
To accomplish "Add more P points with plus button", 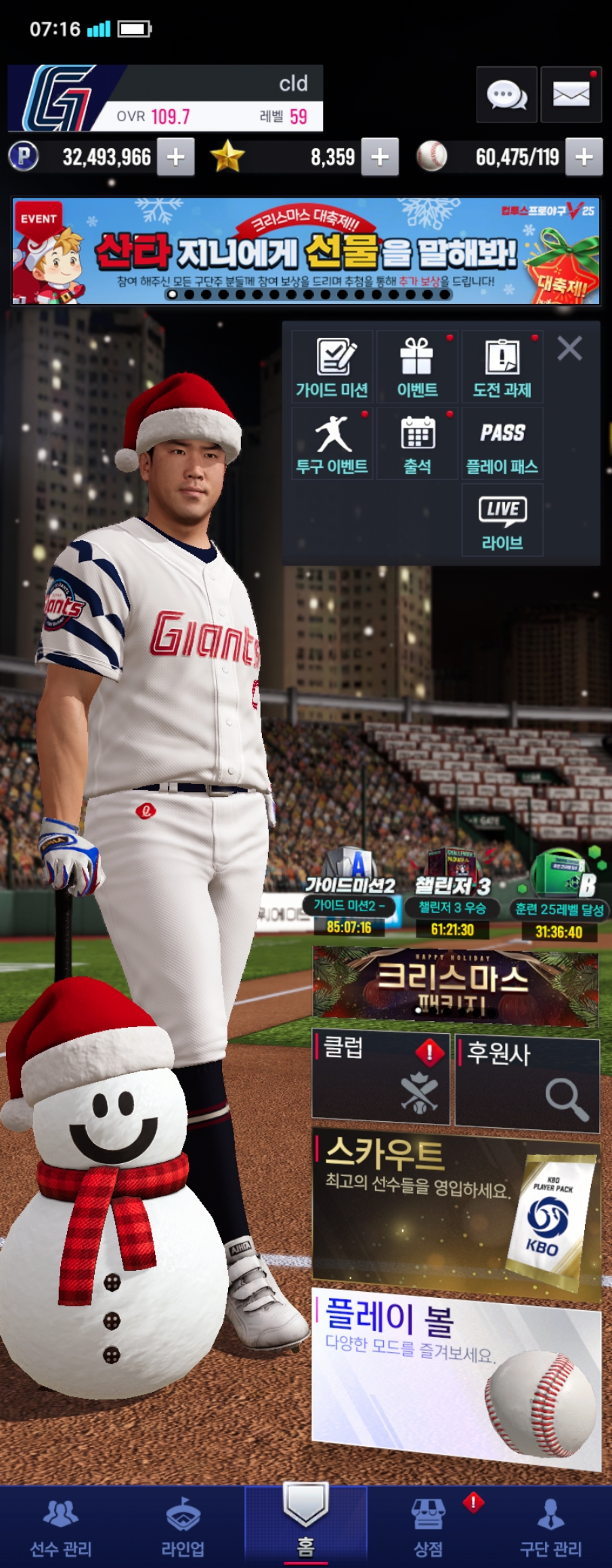I will pos(176,157).
